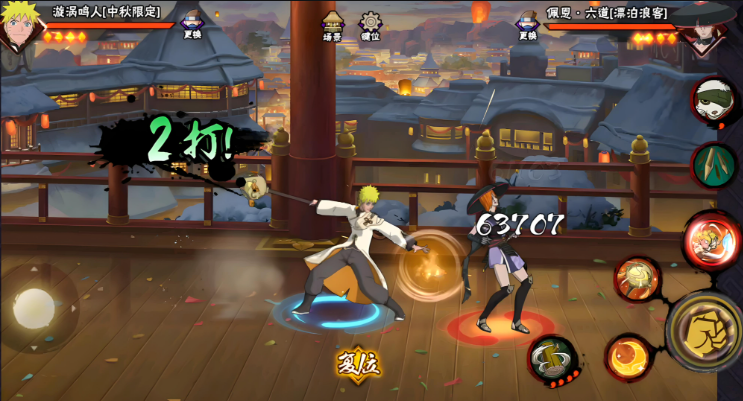Select the blond ninja player portrait
This screenshot has height=401, width=743.
point(20,28)
